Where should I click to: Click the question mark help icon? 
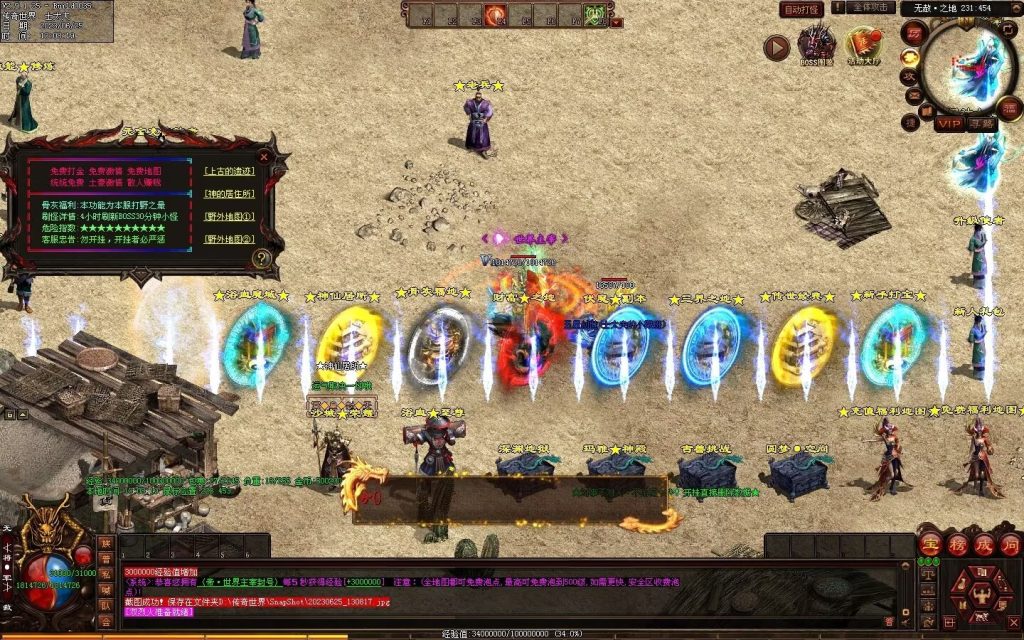(262, 258)
